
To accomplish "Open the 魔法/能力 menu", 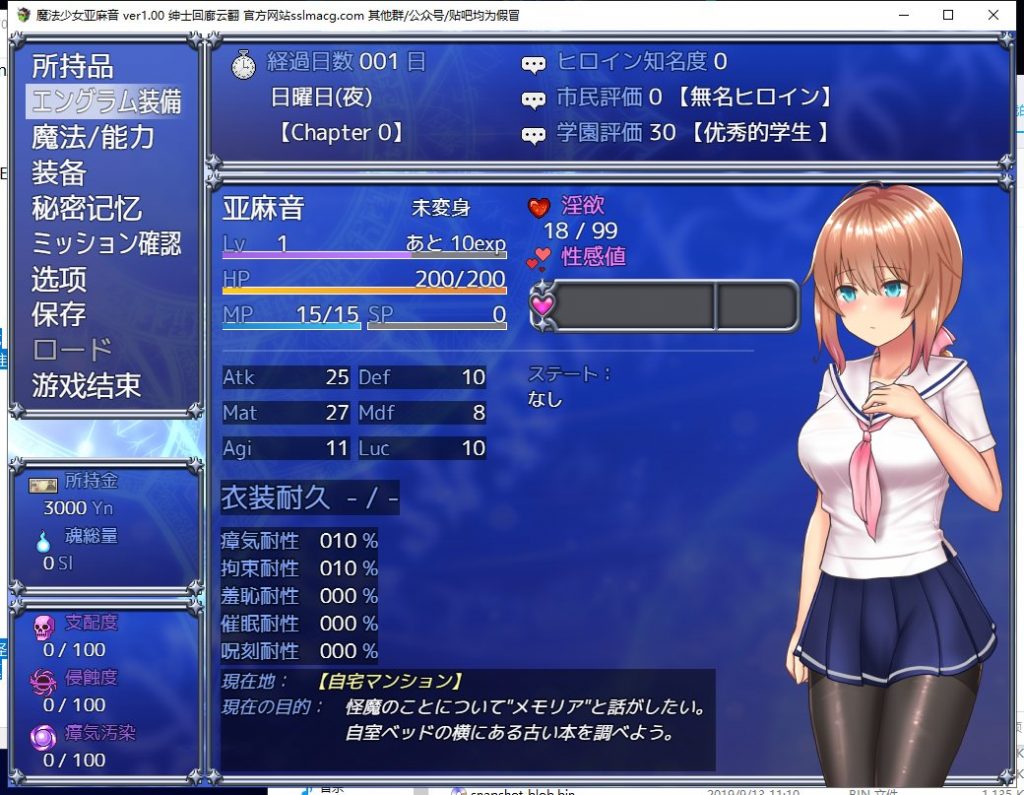I will tap(93, 137).
